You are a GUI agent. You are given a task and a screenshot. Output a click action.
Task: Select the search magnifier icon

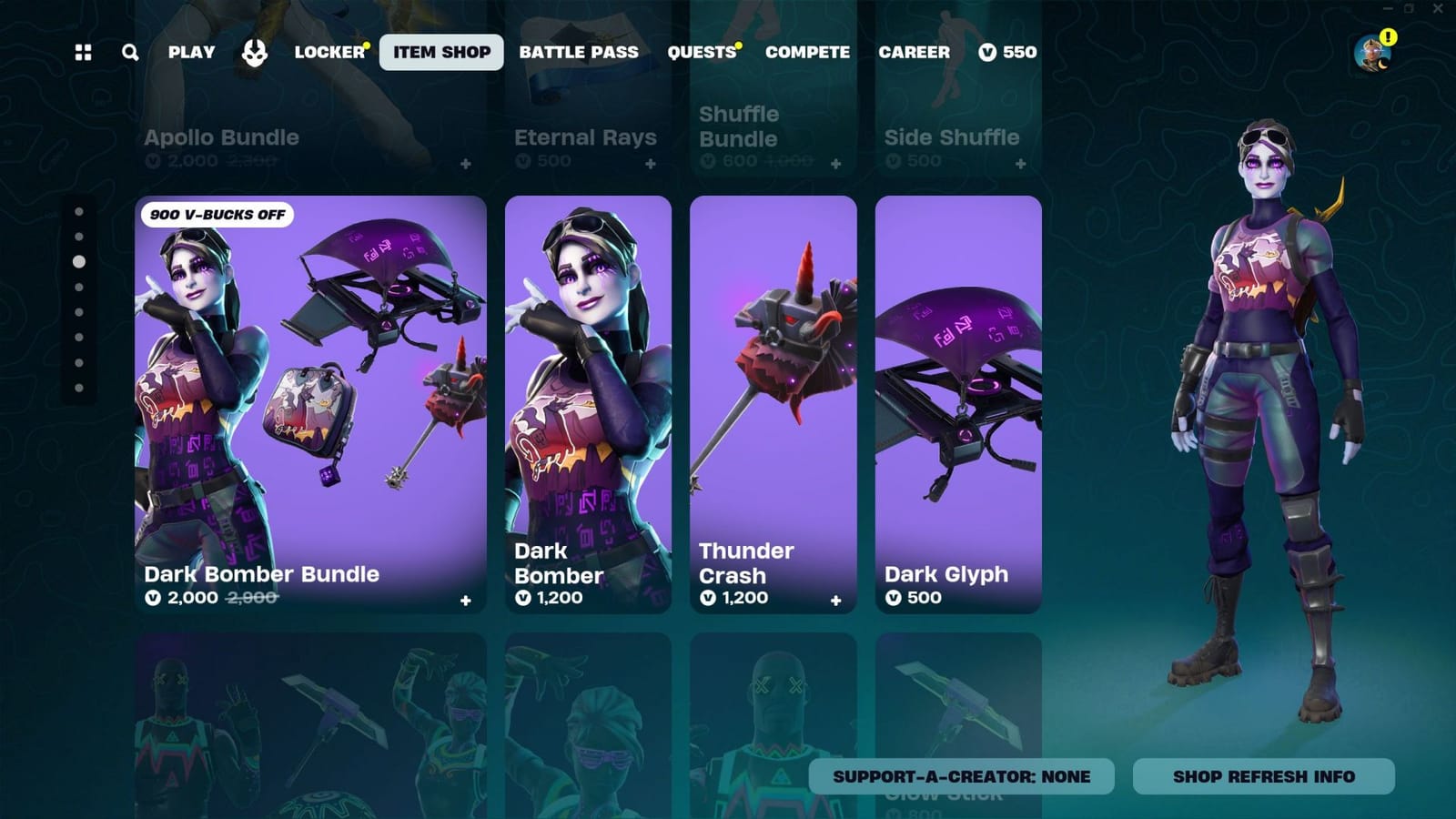tap(129, 52)
